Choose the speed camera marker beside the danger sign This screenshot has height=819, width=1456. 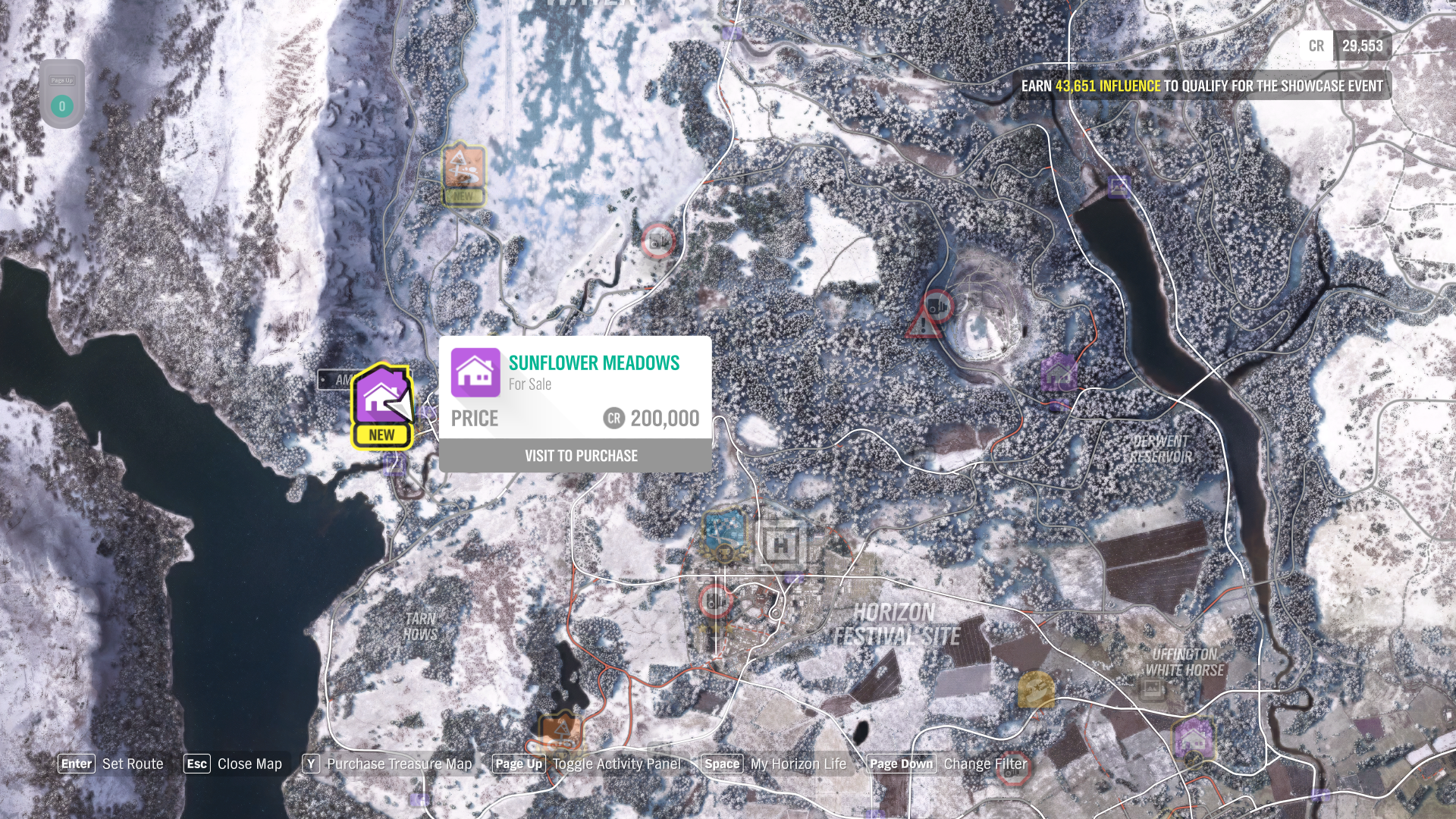tap(940, 306)
